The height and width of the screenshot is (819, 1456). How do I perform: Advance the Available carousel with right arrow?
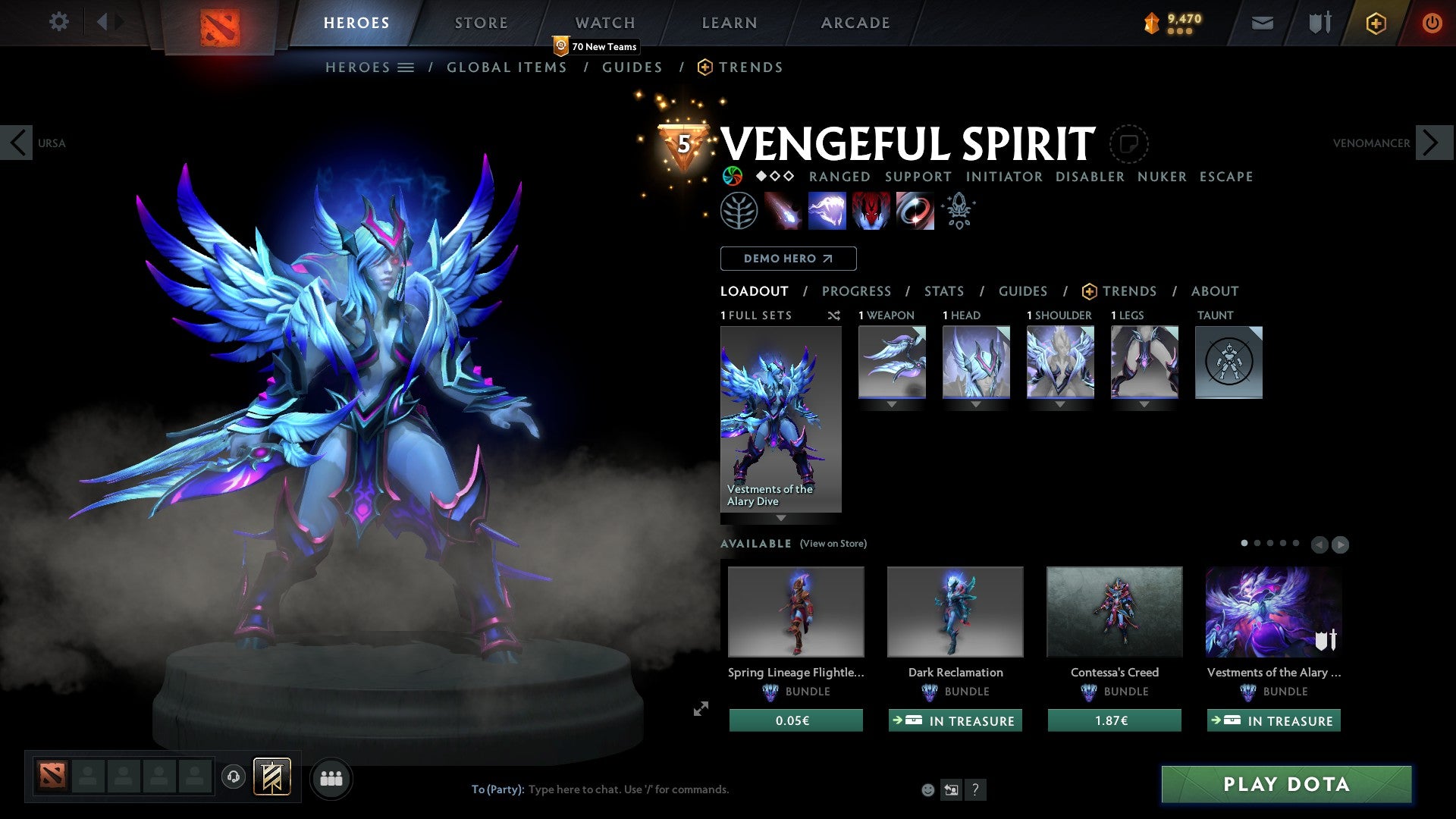(1341, 544)
